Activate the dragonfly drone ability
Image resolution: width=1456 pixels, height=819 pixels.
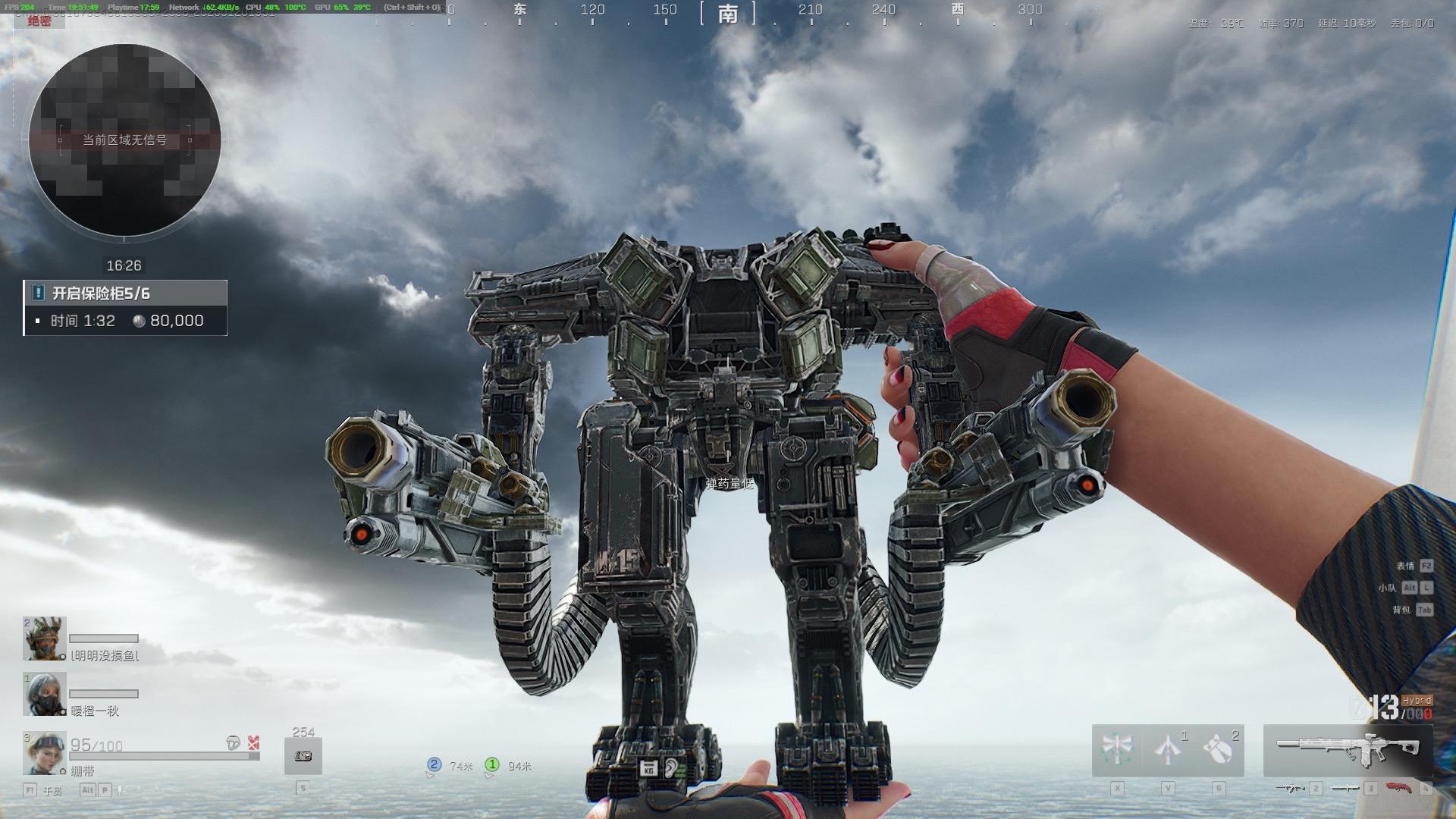(1117, 750)
